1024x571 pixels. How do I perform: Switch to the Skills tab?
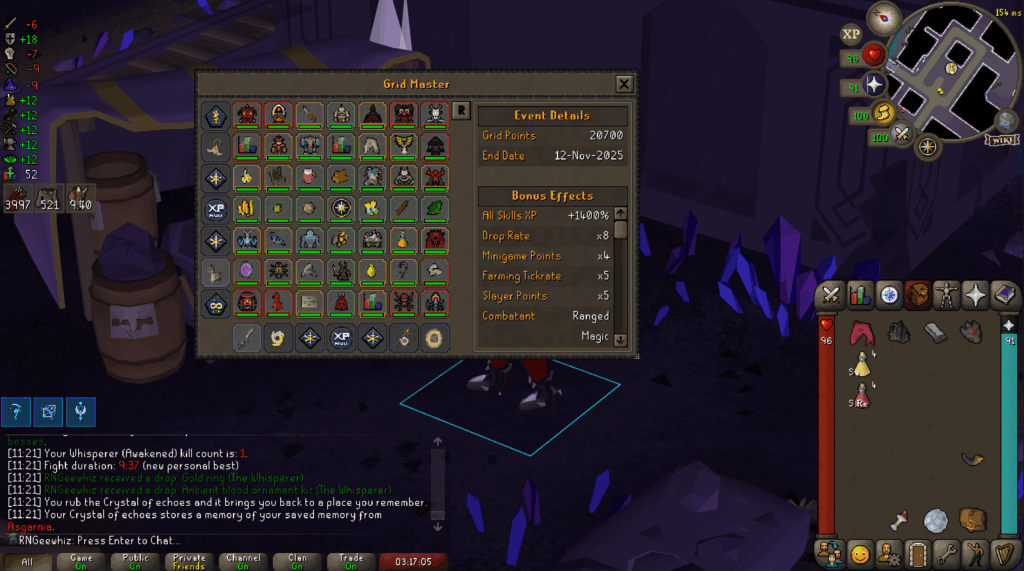[859, 295]
